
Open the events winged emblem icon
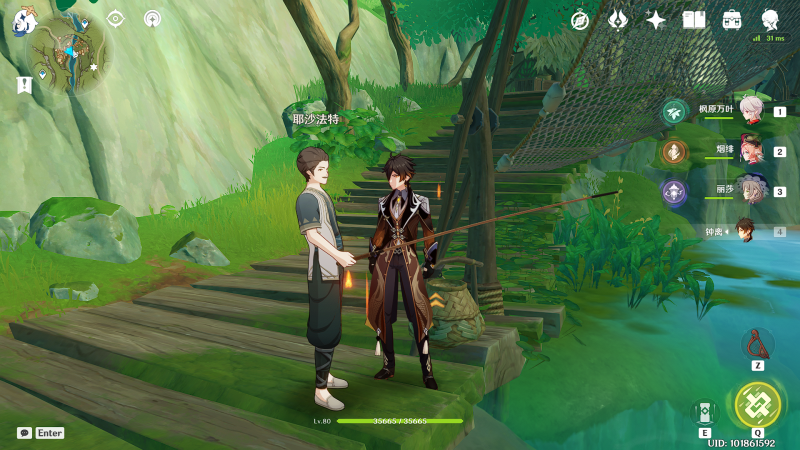(618, 20)
